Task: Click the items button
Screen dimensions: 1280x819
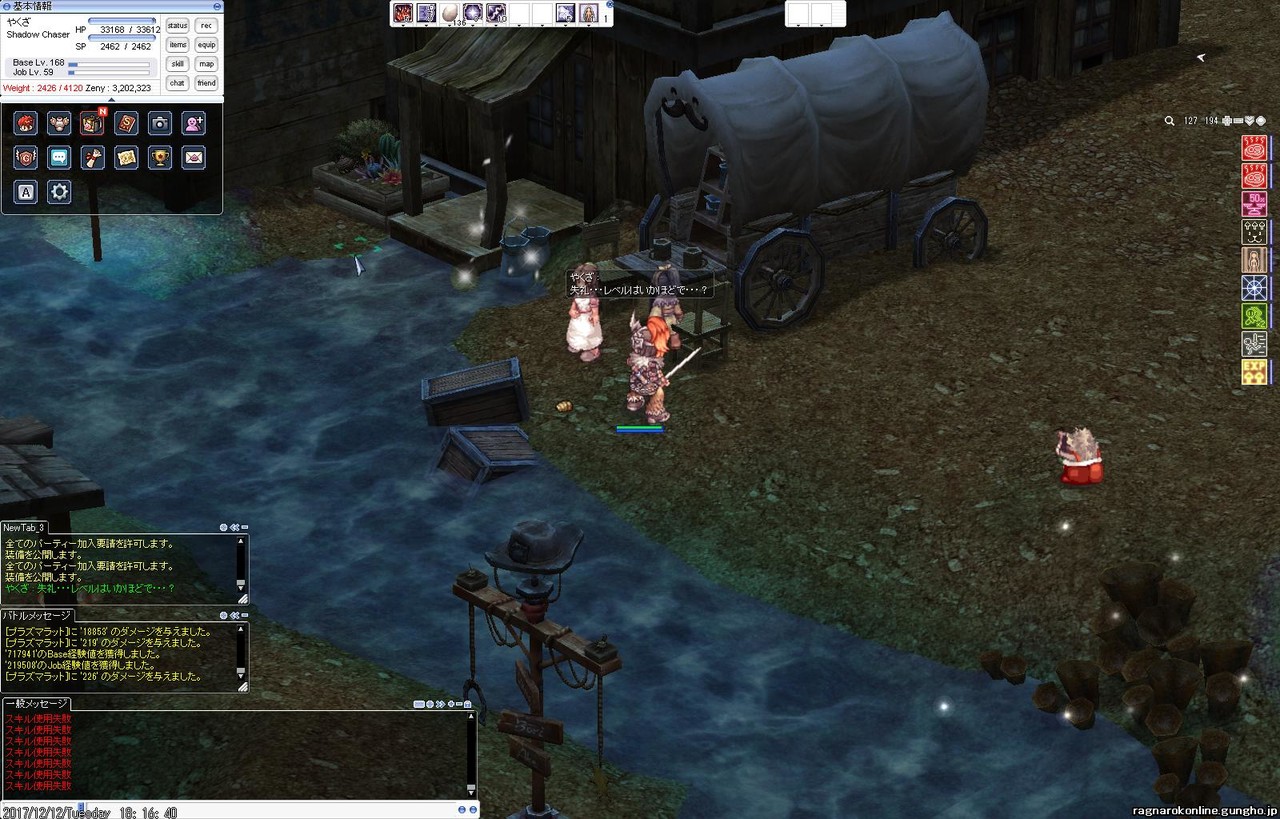Action: [x=177, y=45]
